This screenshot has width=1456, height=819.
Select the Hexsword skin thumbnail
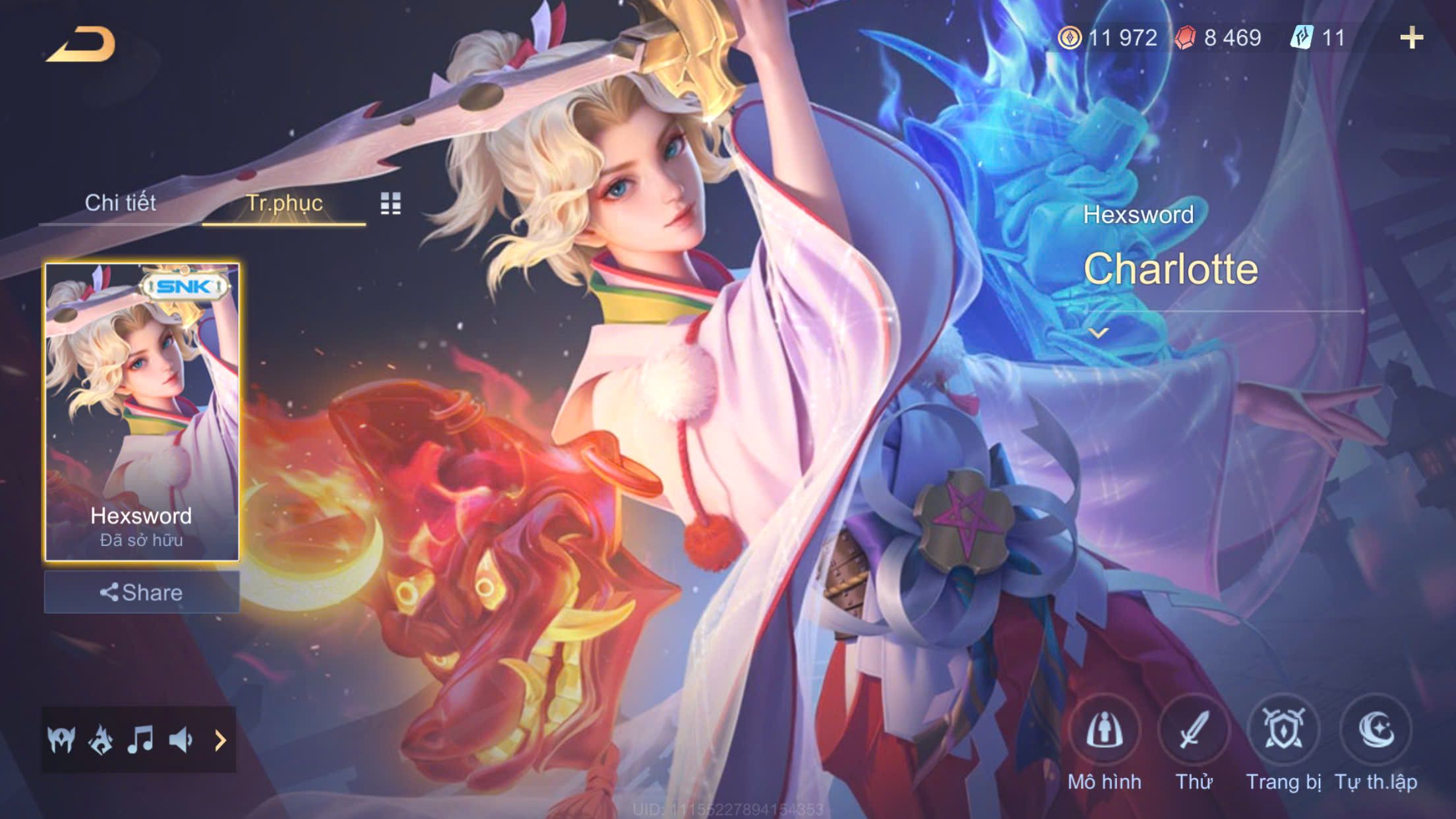[142, 411]
